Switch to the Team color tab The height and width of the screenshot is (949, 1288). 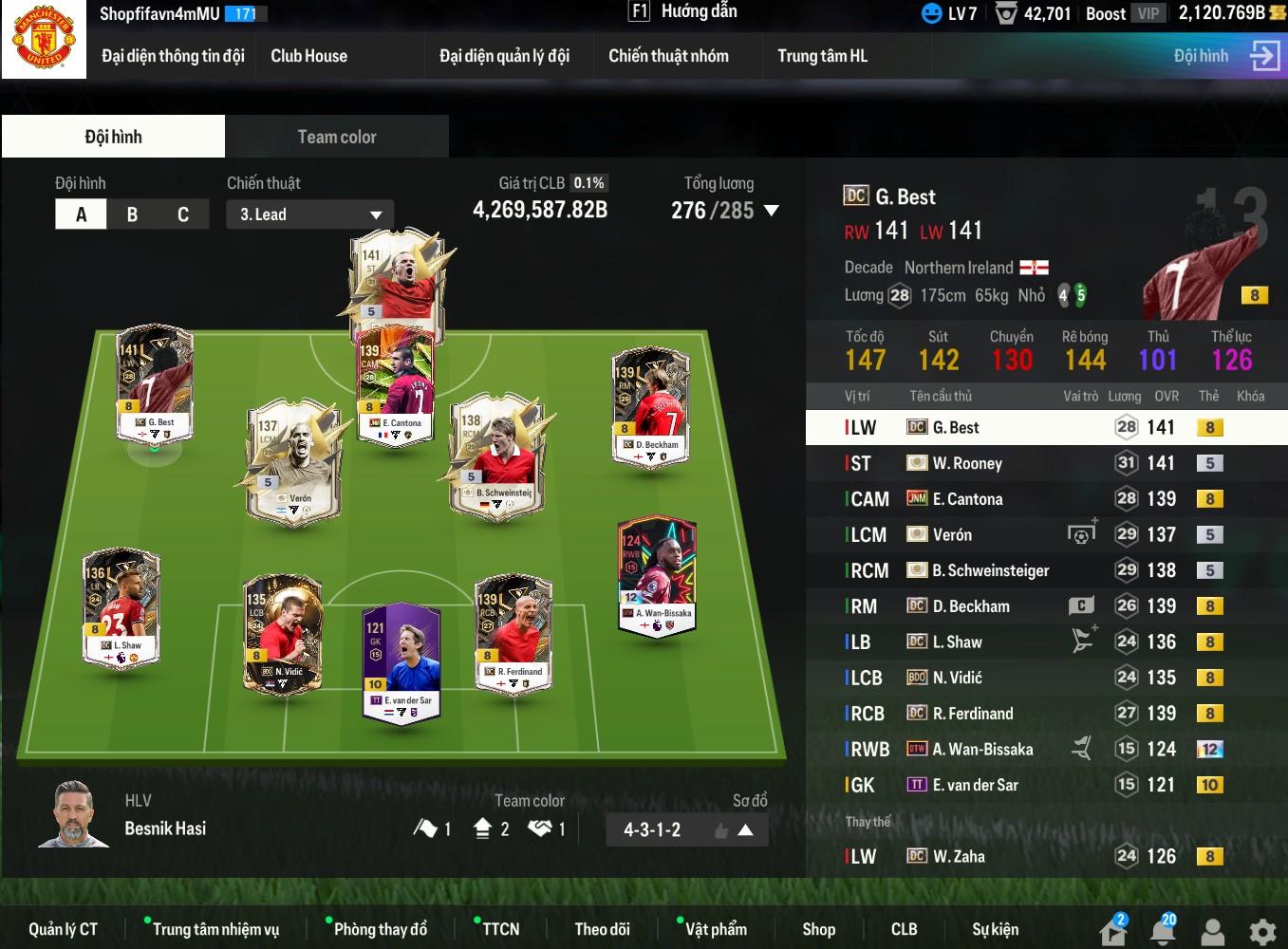tap(337, 137)
